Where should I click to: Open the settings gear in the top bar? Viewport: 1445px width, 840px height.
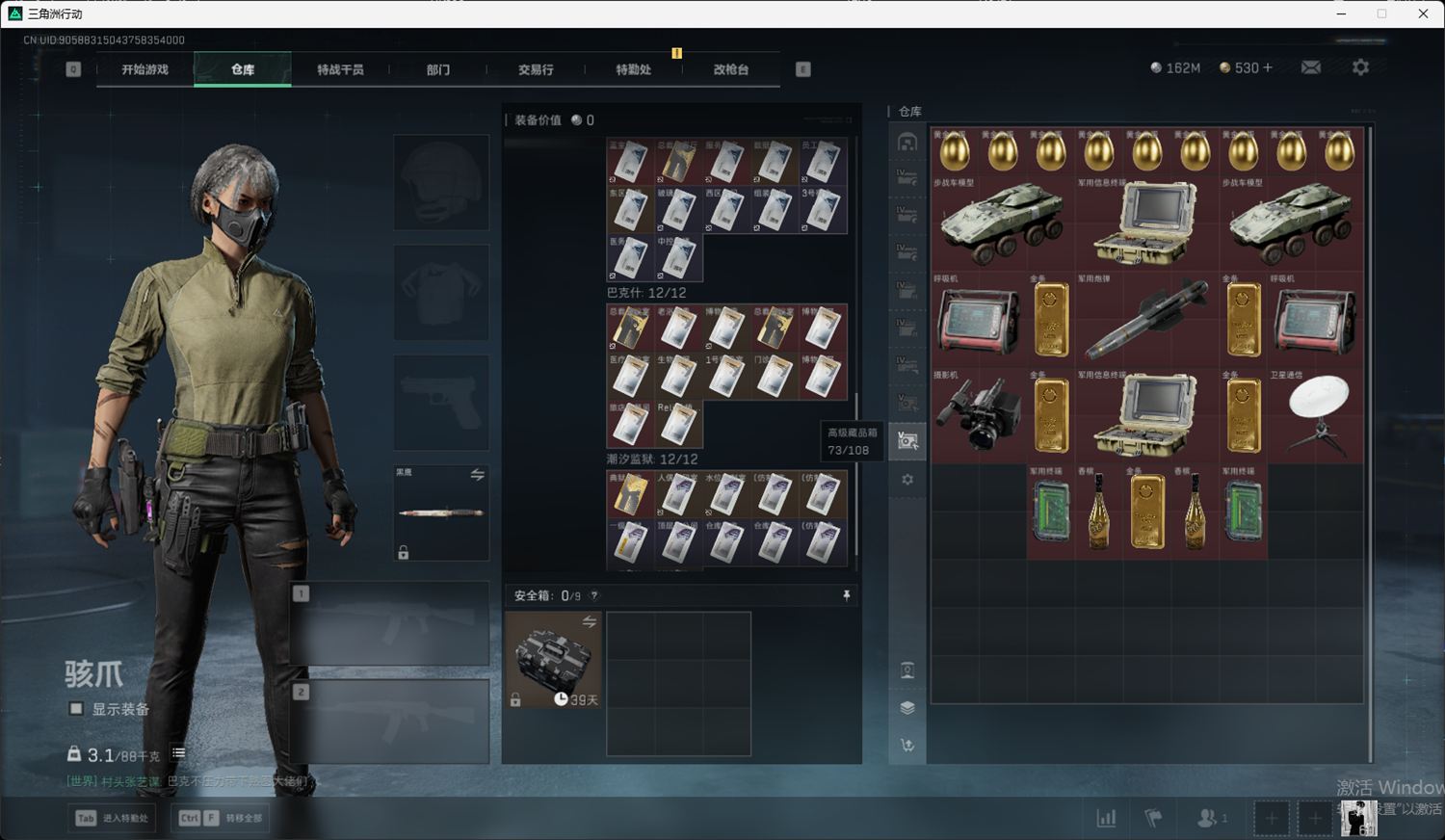click(x=1360, y=67)
